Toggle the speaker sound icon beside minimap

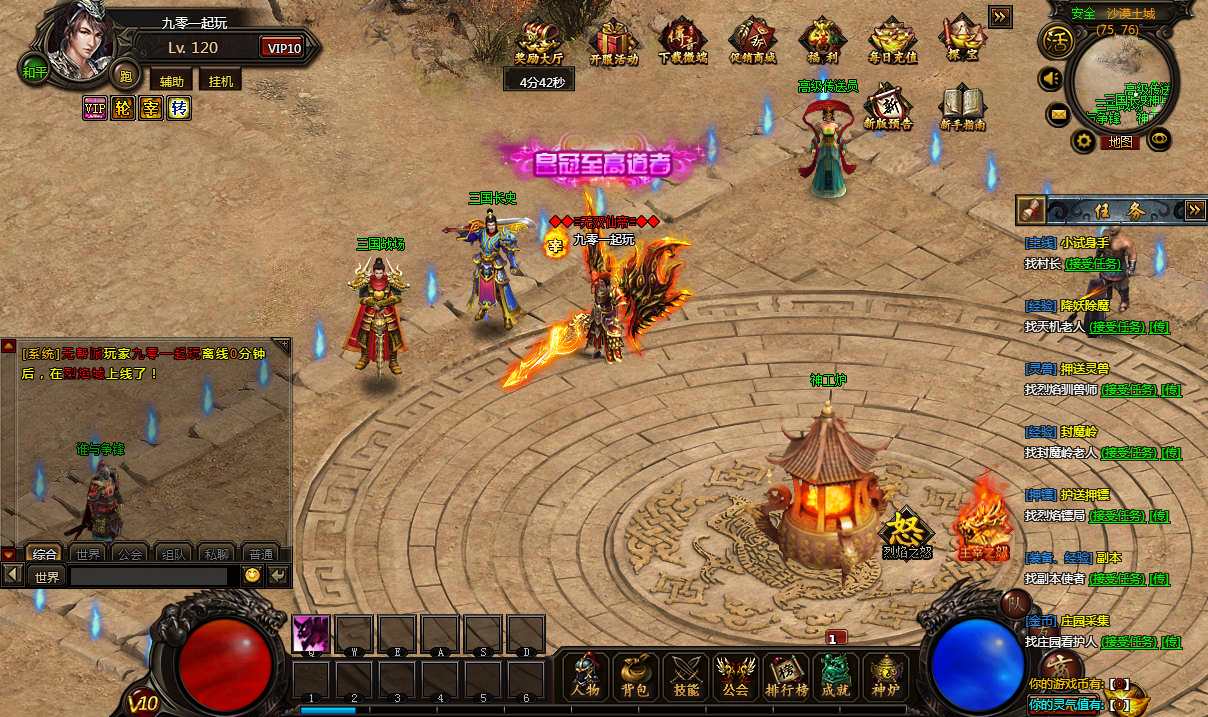1051,78
